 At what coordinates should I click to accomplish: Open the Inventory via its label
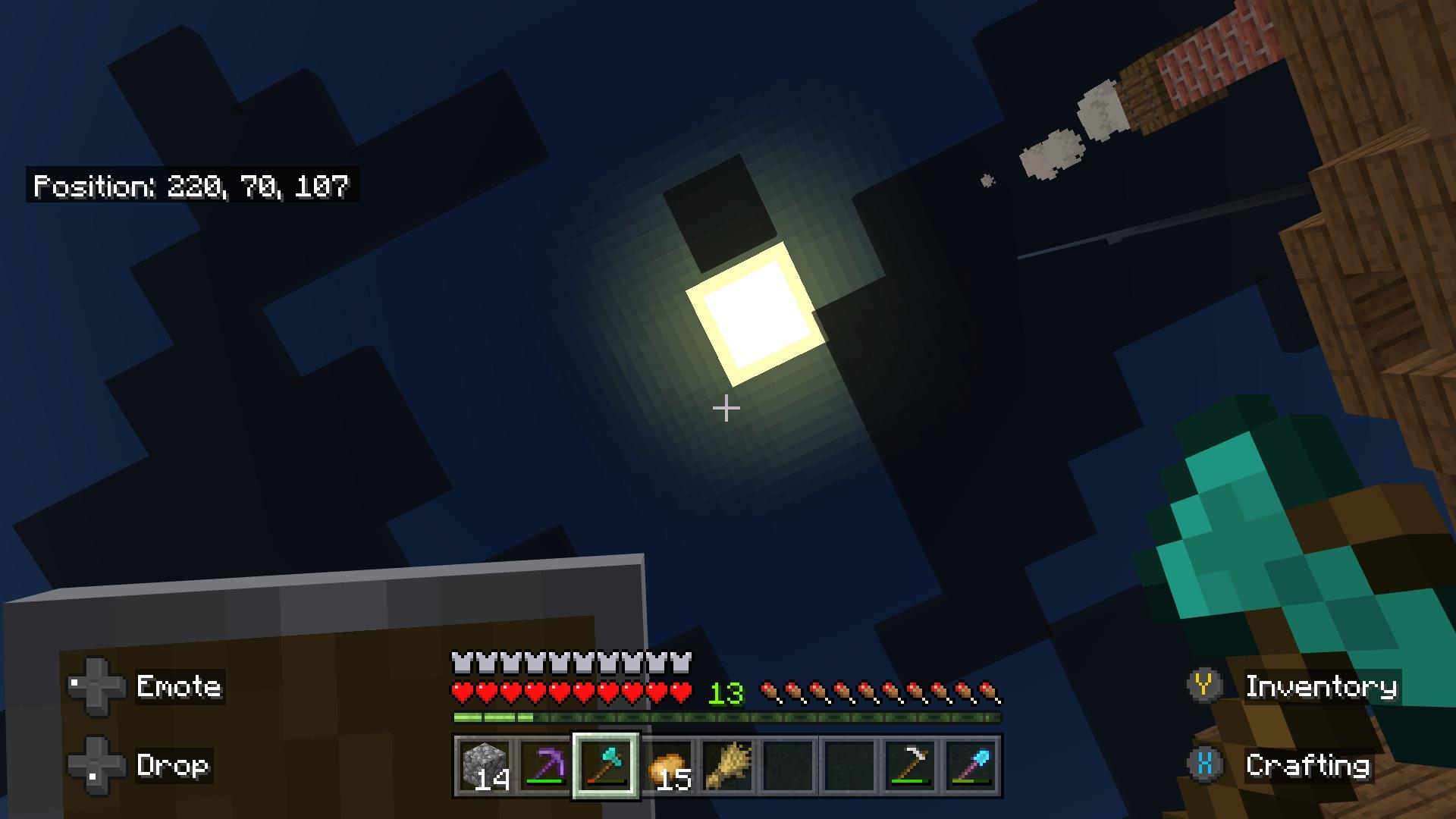(1321, 686)
